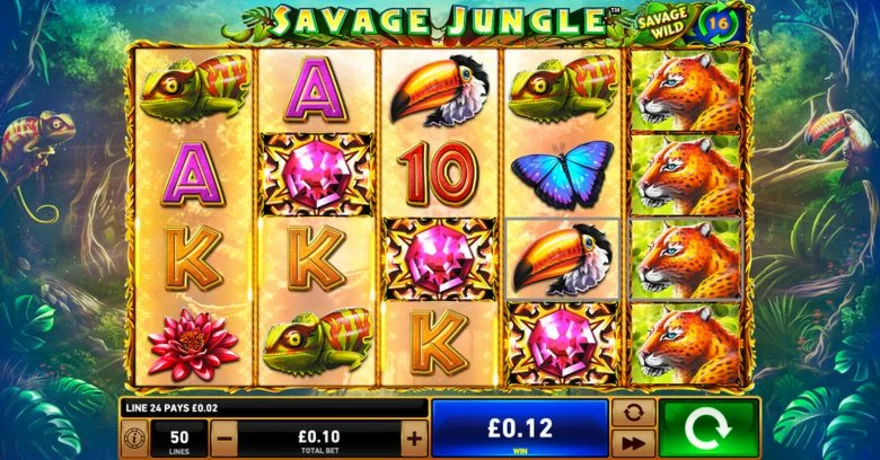Decrease total bet with the minus button
Image resolution: width=880 pixels, height=460 pixels.
pyautogui.click(x=224, y=437)
